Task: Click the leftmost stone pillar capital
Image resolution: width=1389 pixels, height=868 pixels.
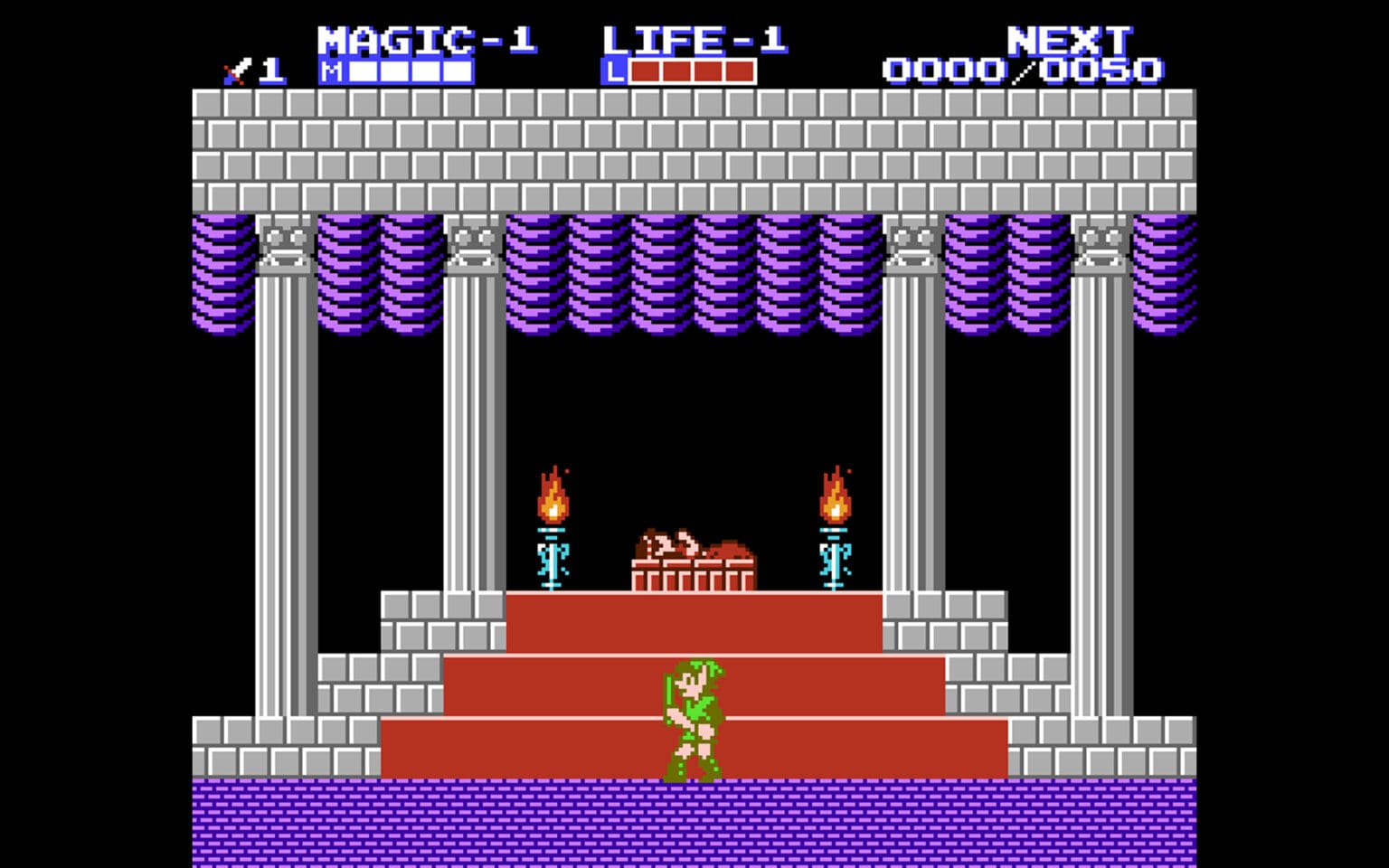Action: (288, 249)
